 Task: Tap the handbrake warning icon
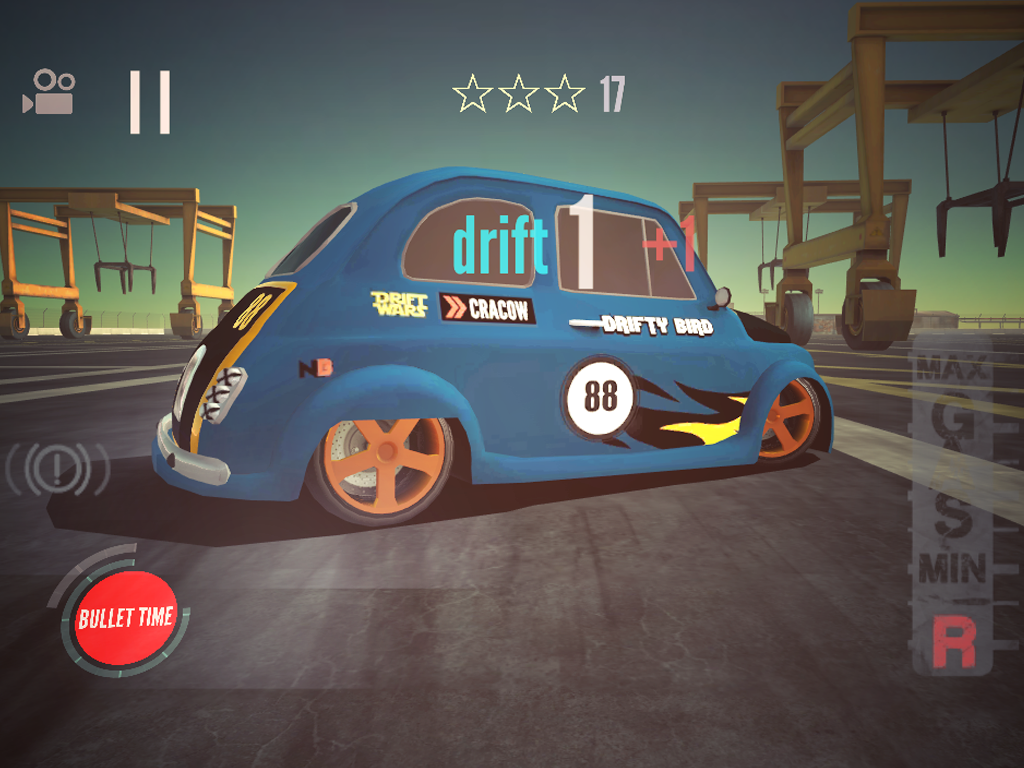pos(57,468)
